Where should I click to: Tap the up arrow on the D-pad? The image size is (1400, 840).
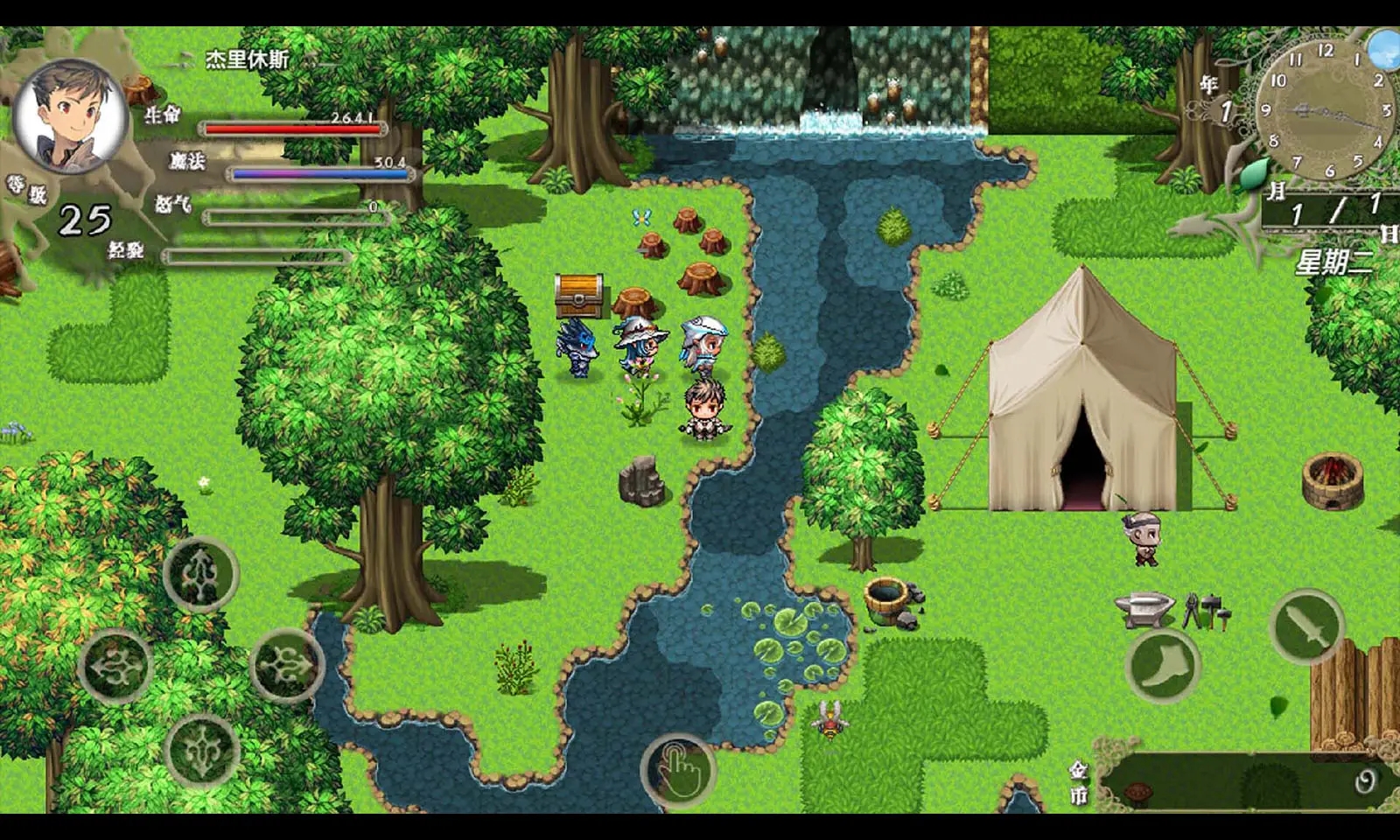pyautogui.click(x=201, y=575)
